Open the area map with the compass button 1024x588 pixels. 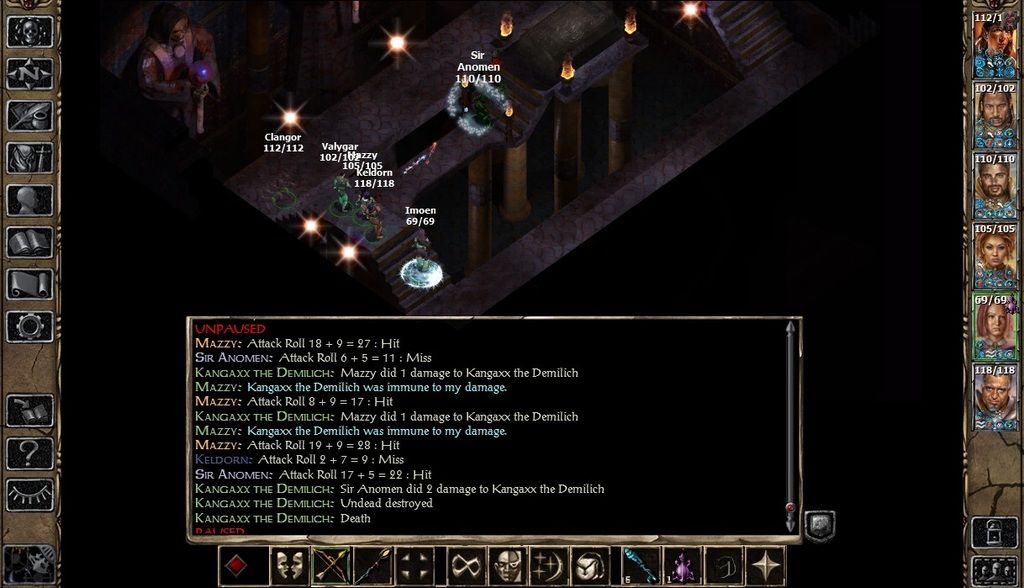29,73
